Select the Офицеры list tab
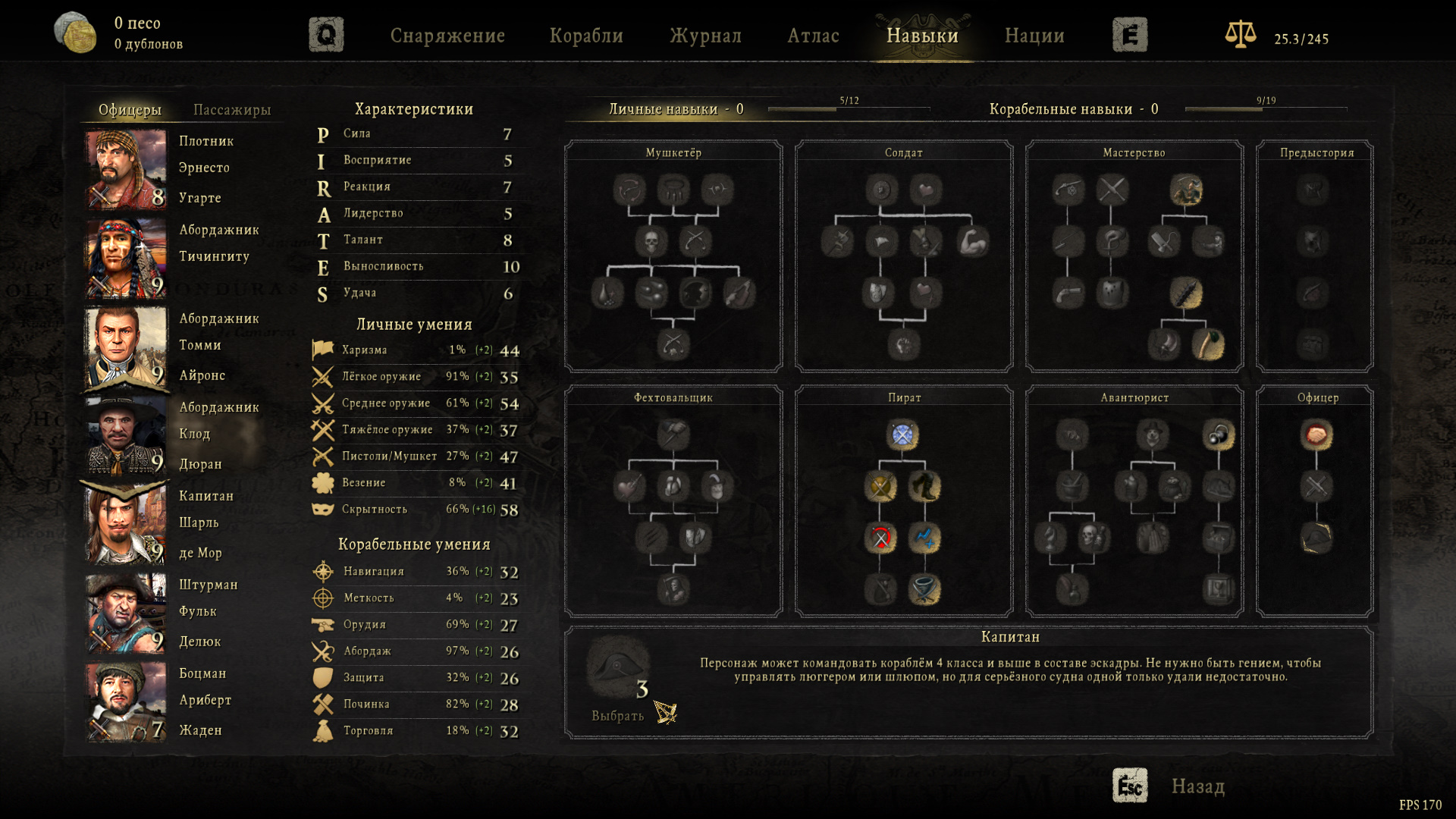The width and height of the screenshot is (1456, 819). (130, 110)
